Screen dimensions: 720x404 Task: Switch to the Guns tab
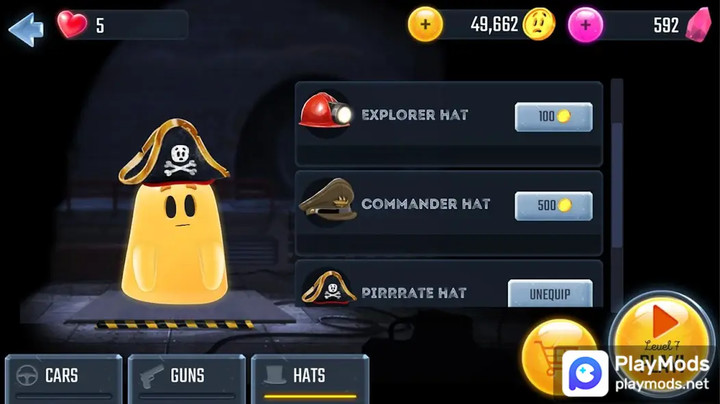(187, 377)
